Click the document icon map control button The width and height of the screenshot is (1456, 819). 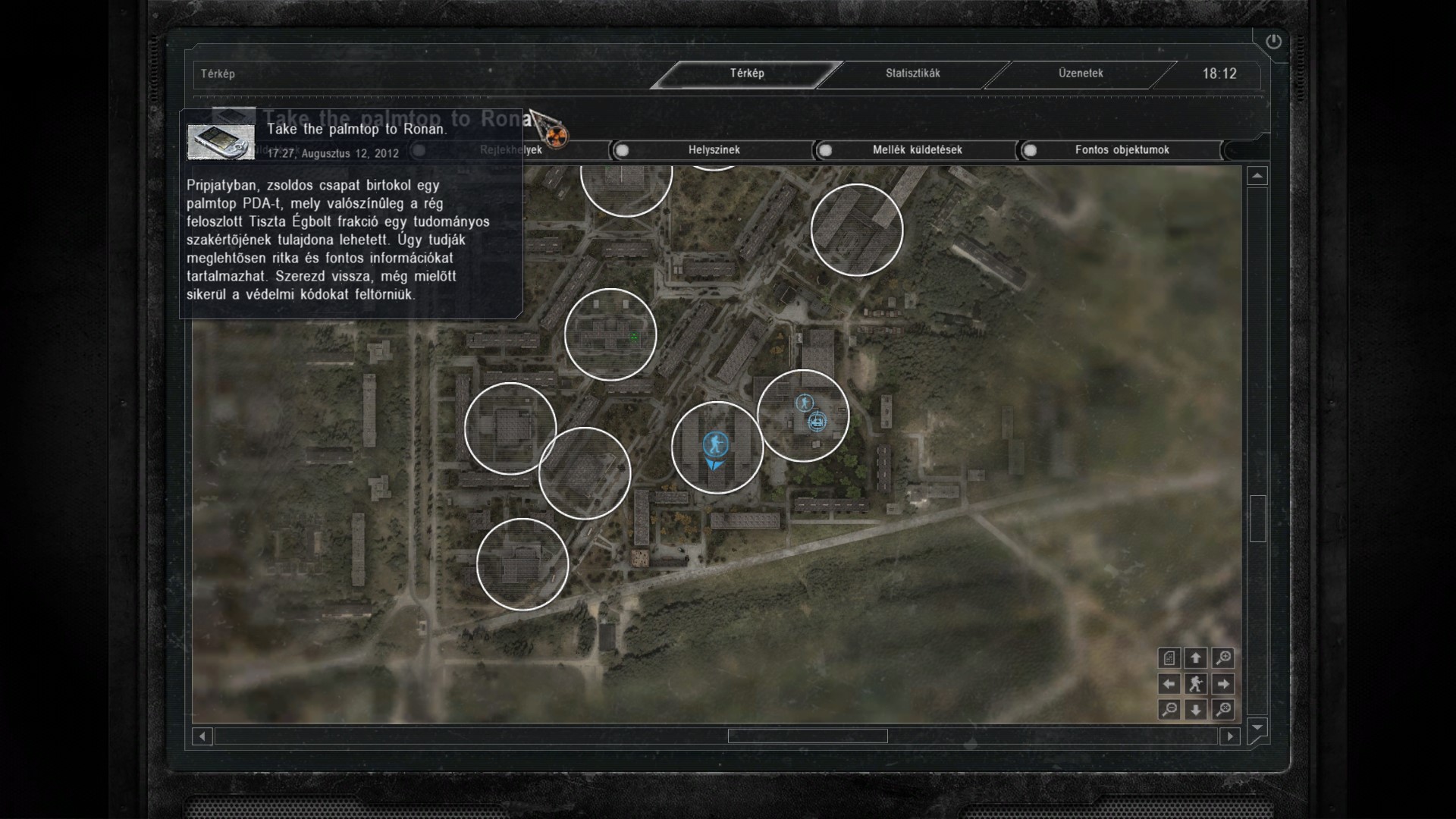pos(1169,658)
